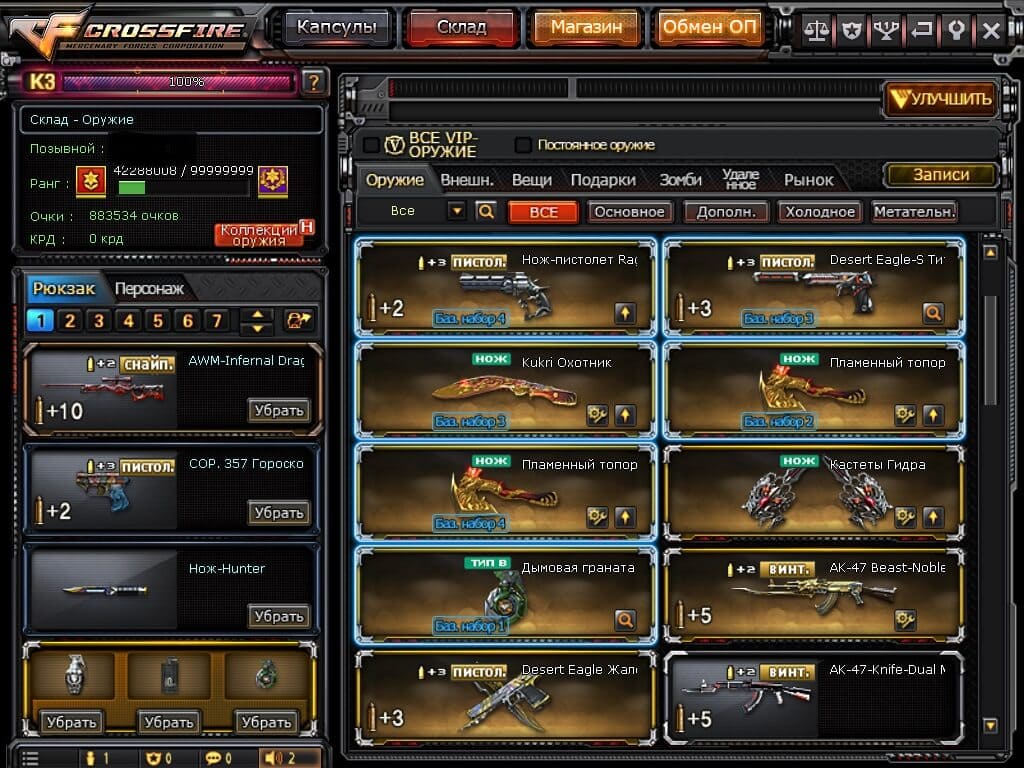Image resolution: width=1024 pixels, height=768 pixels.
Task: Open the Капсулы menu
Action: 336,28
